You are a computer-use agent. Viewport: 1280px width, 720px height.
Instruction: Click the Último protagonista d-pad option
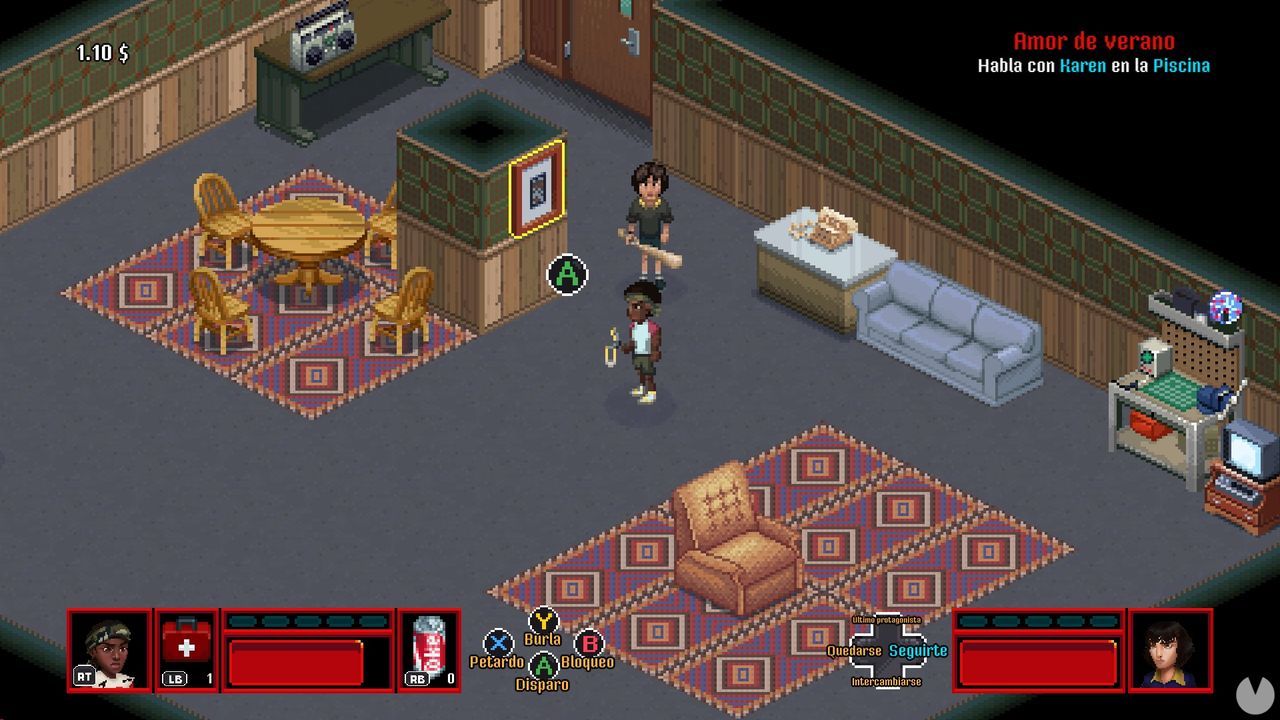[886, 621]
